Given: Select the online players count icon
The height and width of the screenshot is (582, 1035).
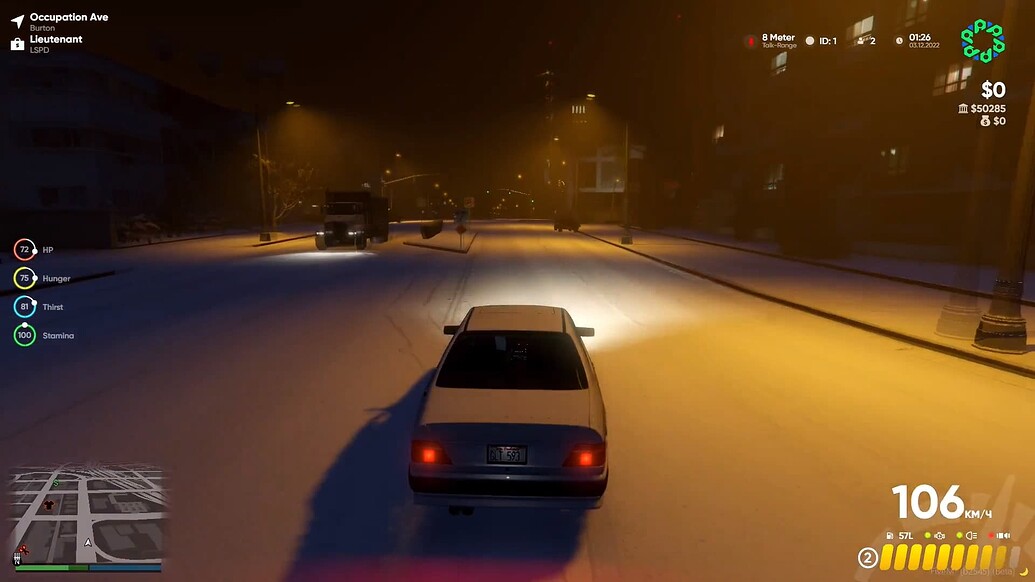Looking at the screenshot, I should 859,41.
